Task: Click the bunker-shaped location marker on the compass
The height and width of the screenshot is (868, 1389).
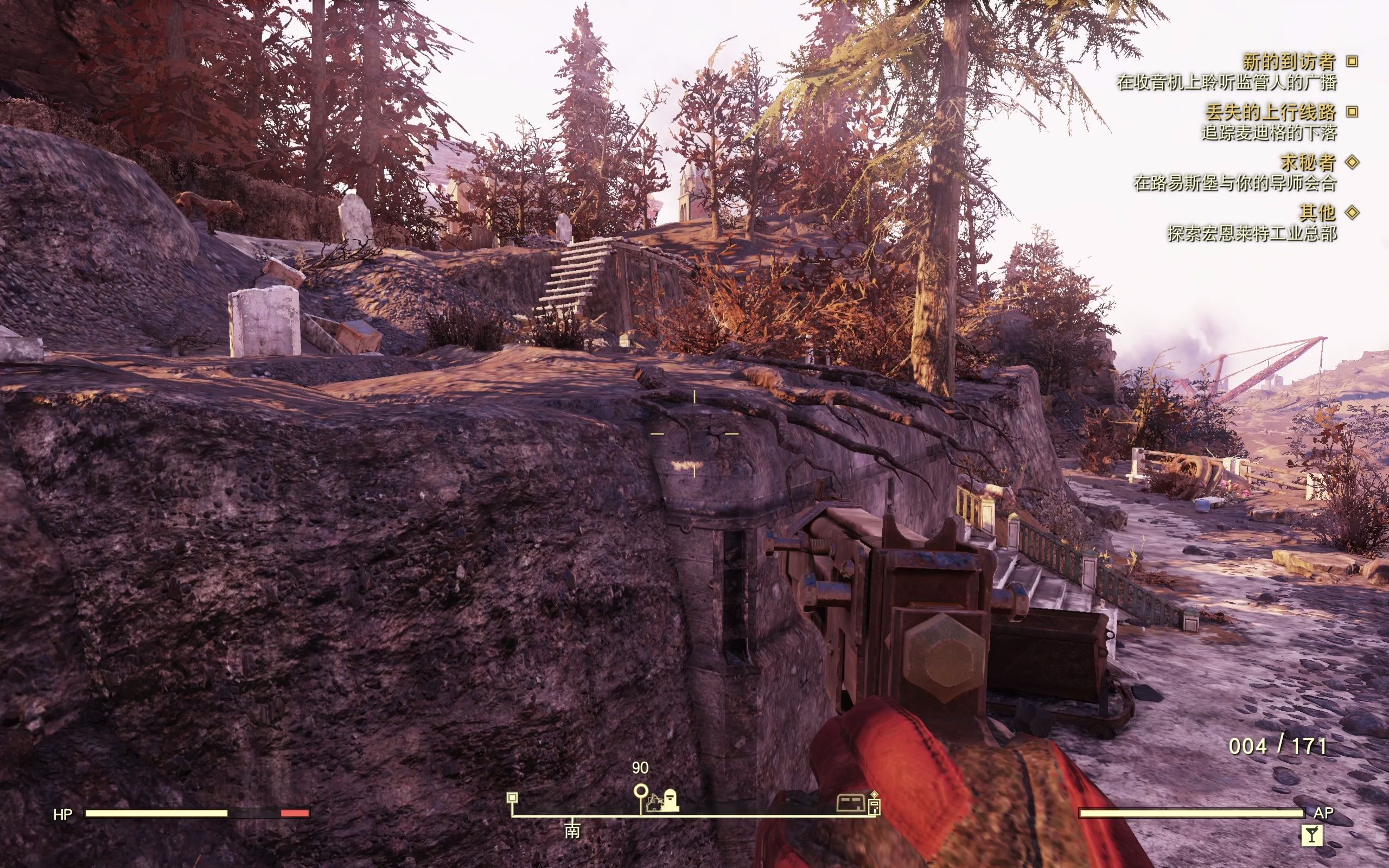Action: coord(850,802)
